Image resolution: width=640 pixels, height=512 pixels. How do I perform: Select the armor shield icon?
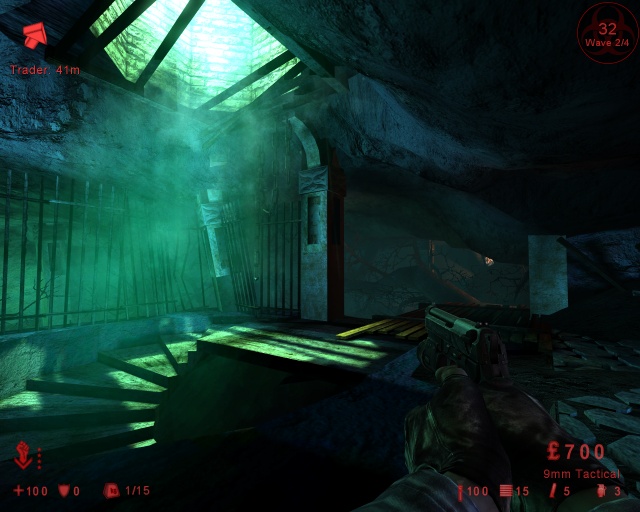64,491
